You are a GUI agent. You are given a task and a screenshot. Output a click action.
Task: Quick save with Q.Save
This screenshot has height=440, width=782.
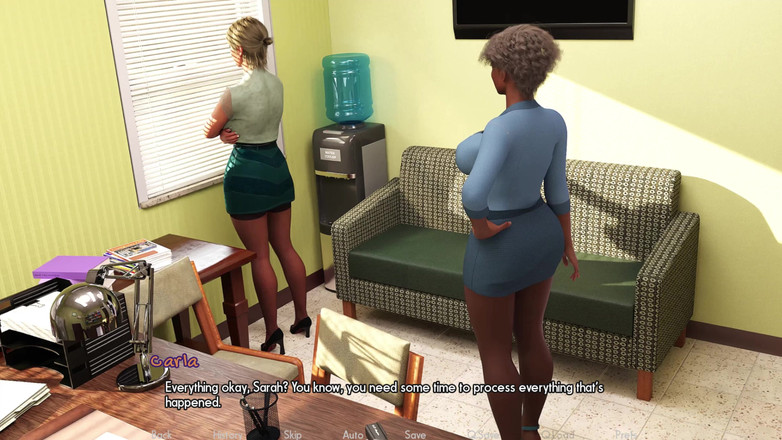pos(484,435)
